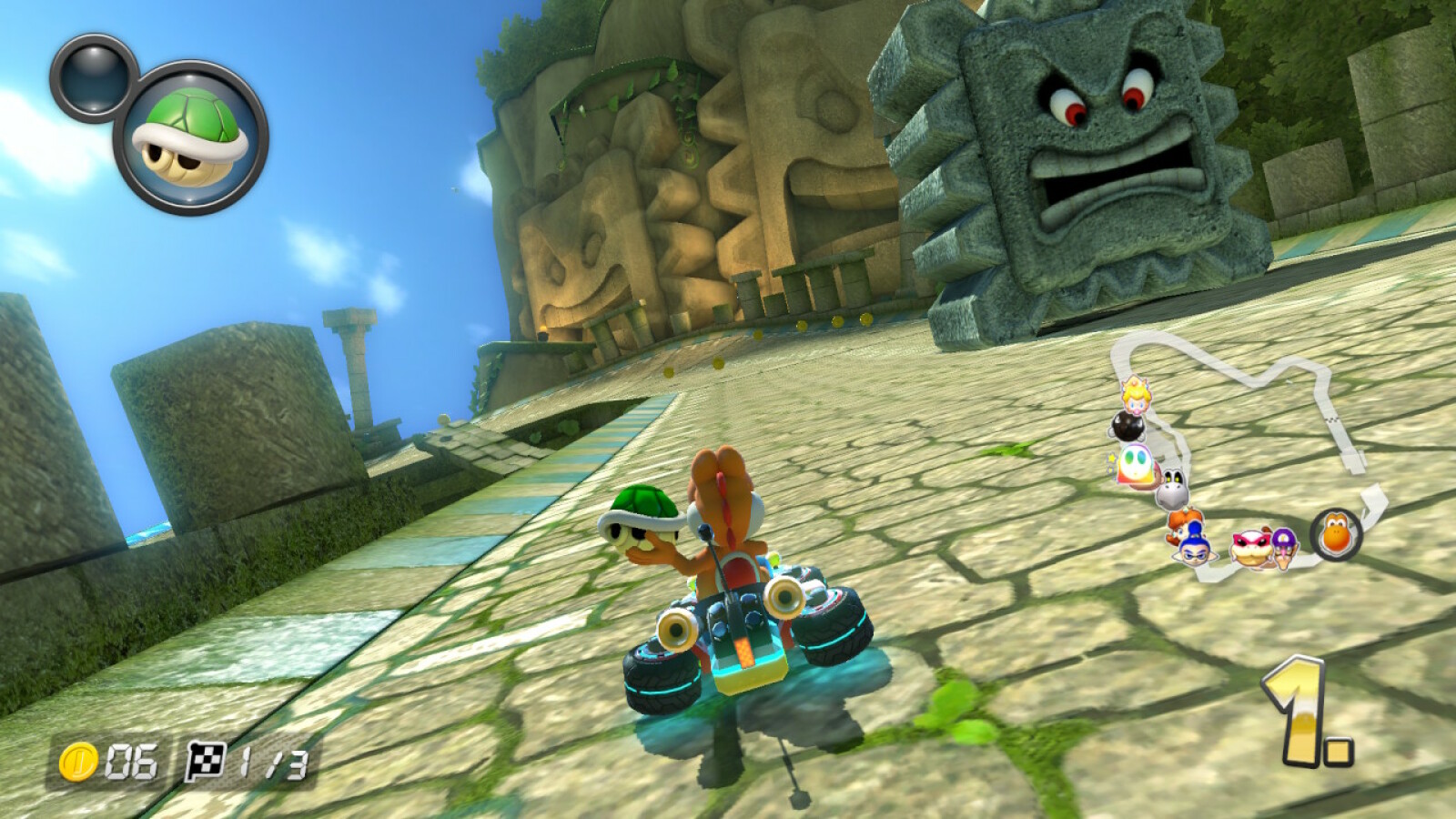
Task: Select Baby Peach's icon on the minimap
Action: (1135, 394)
